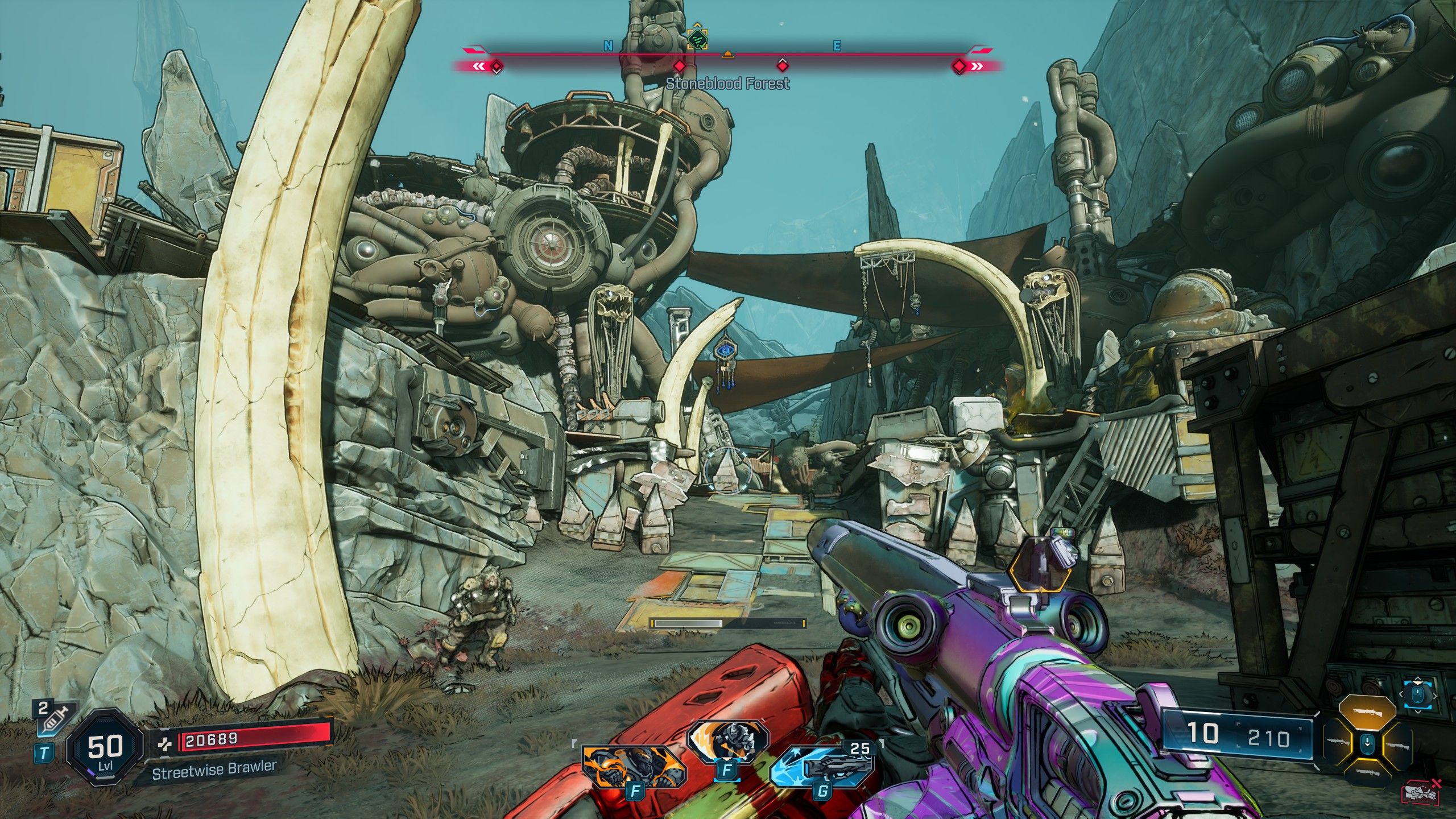Select the repkit syringe icon
Viewport: 1456px width, 819px height.
tap(53, 719)
